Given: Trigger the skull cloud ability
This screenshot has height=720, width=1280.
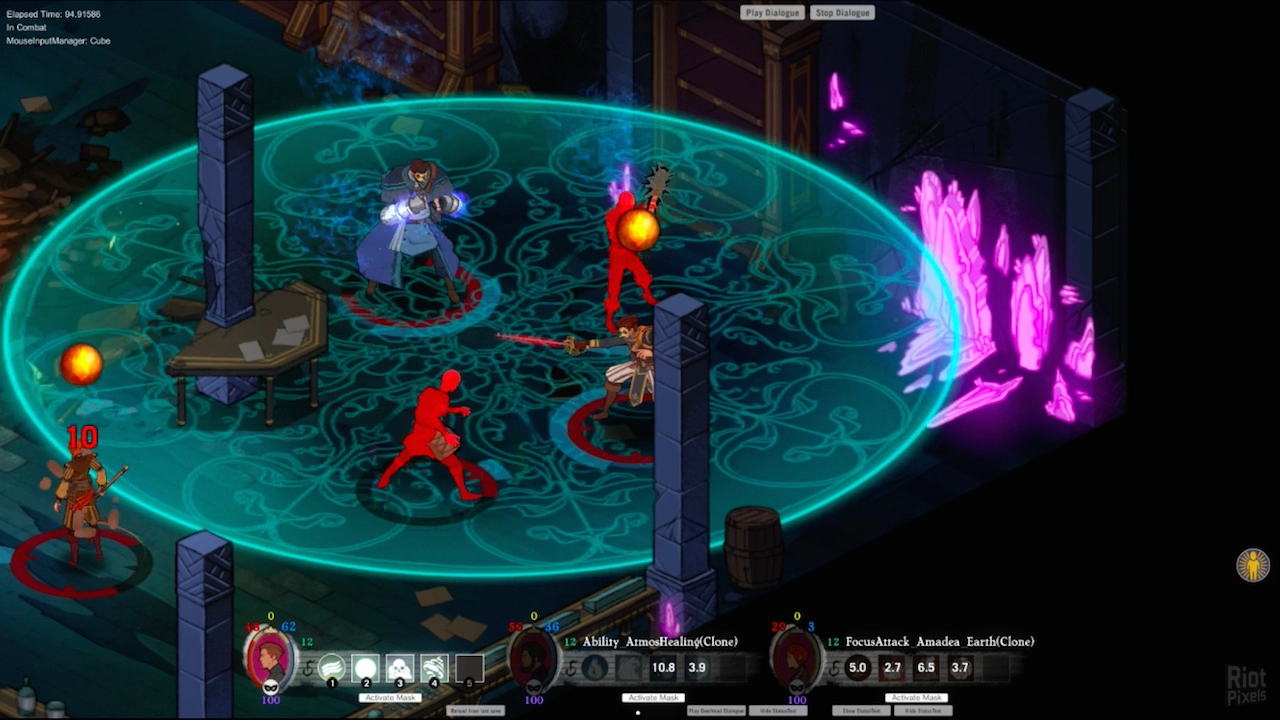Looking at the screenshot, I should pyautogui.click(x=400, y=667).
